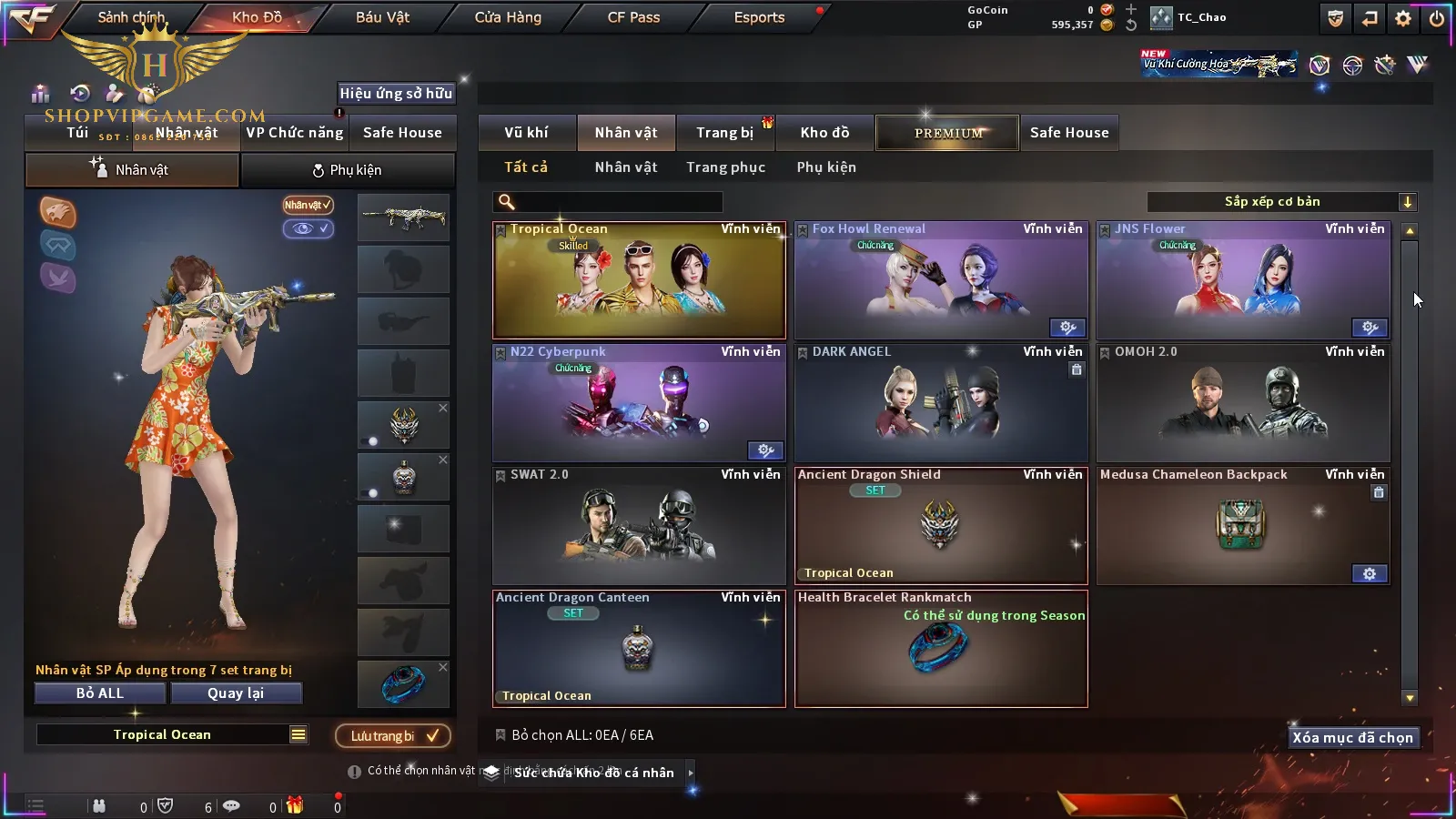
Task: Open the PREMIUM inventory tab
Action: click(948, 133)
